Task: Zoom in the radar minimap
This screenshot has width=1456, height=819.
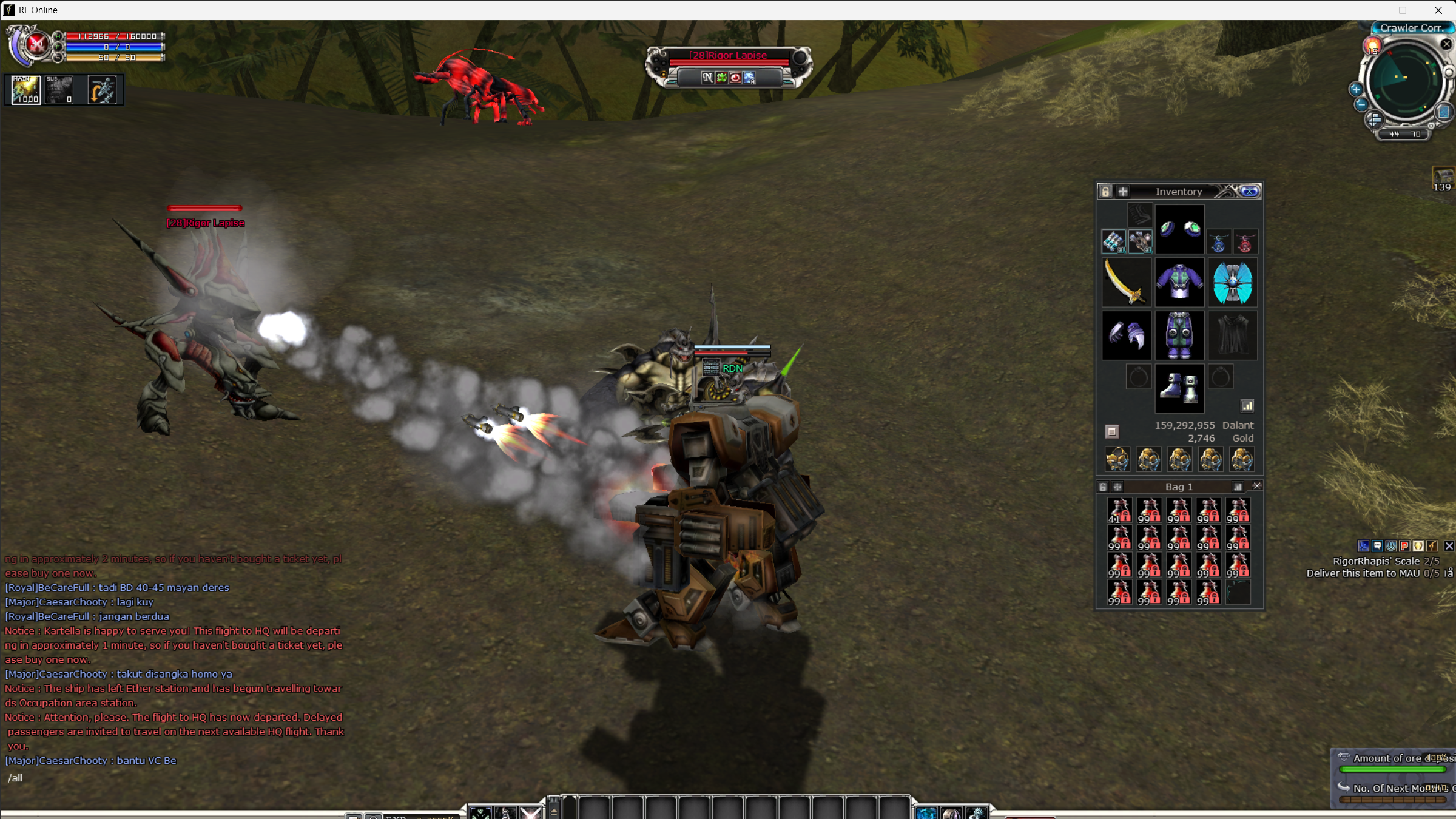Action: [x=1356, y=89]
